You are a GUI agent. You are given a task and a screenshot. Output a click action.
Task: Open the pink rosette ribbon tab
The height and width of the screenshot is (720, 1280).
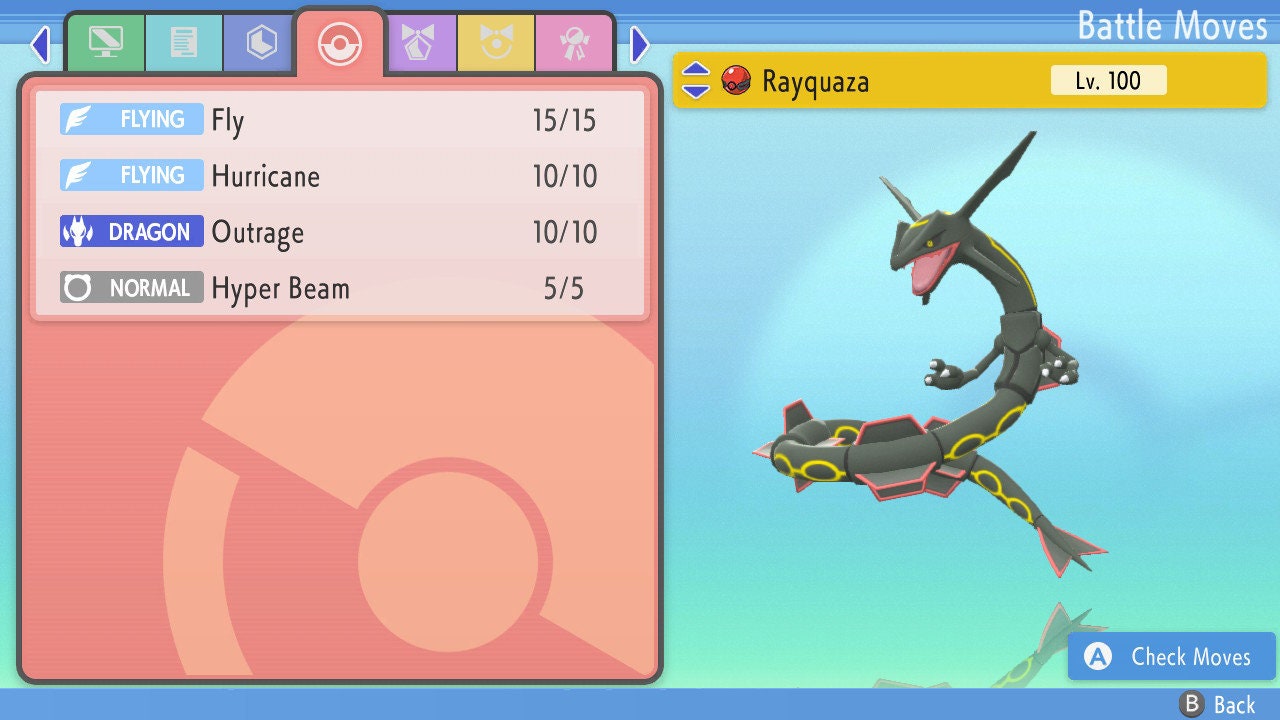click(x=574, y=43)
